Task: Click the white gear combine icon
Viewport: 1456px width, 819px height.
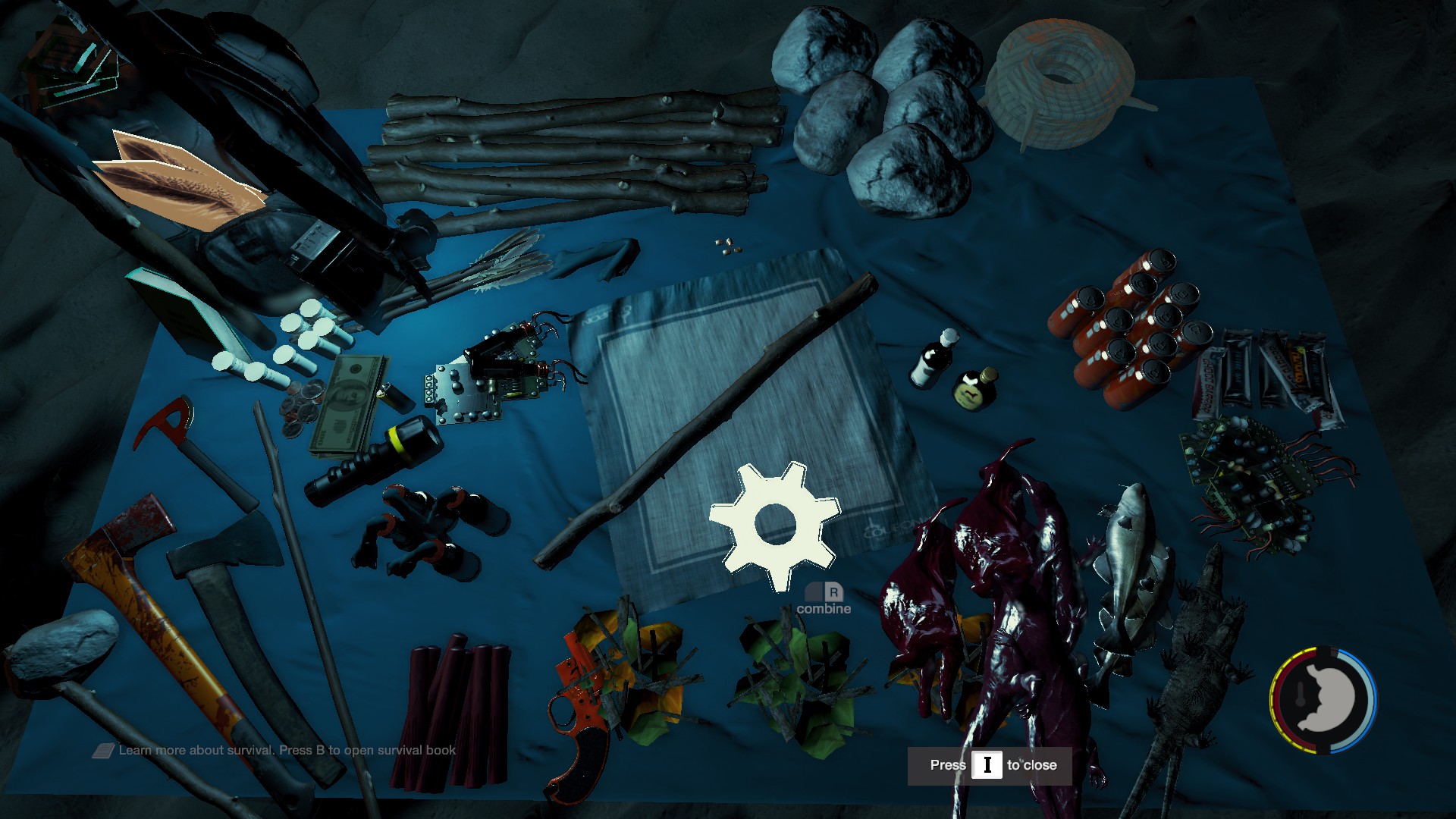Action: coord(774,525)
